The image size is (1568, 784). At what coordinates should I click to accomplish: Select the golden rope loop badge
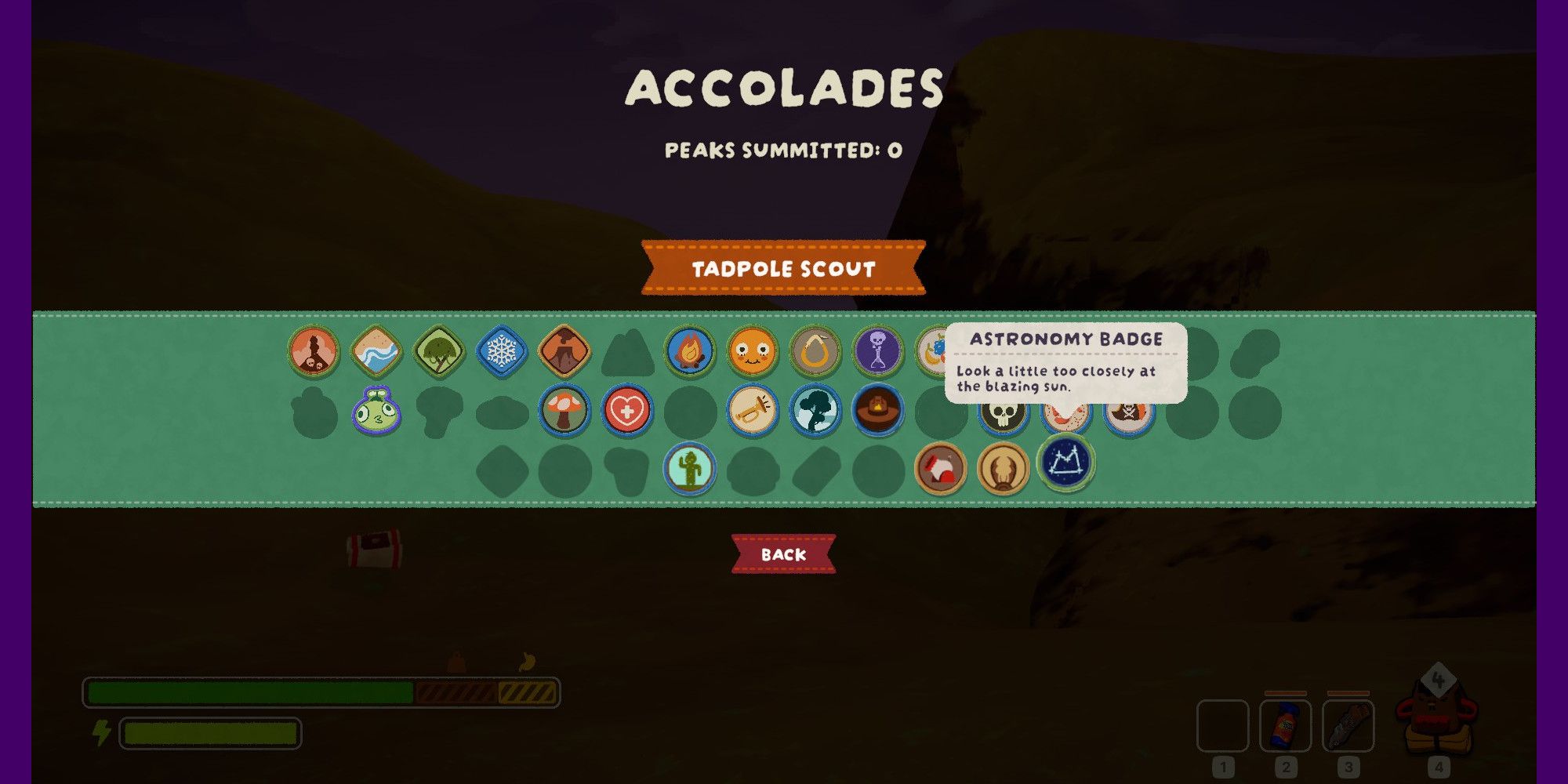tap(815, 351)
